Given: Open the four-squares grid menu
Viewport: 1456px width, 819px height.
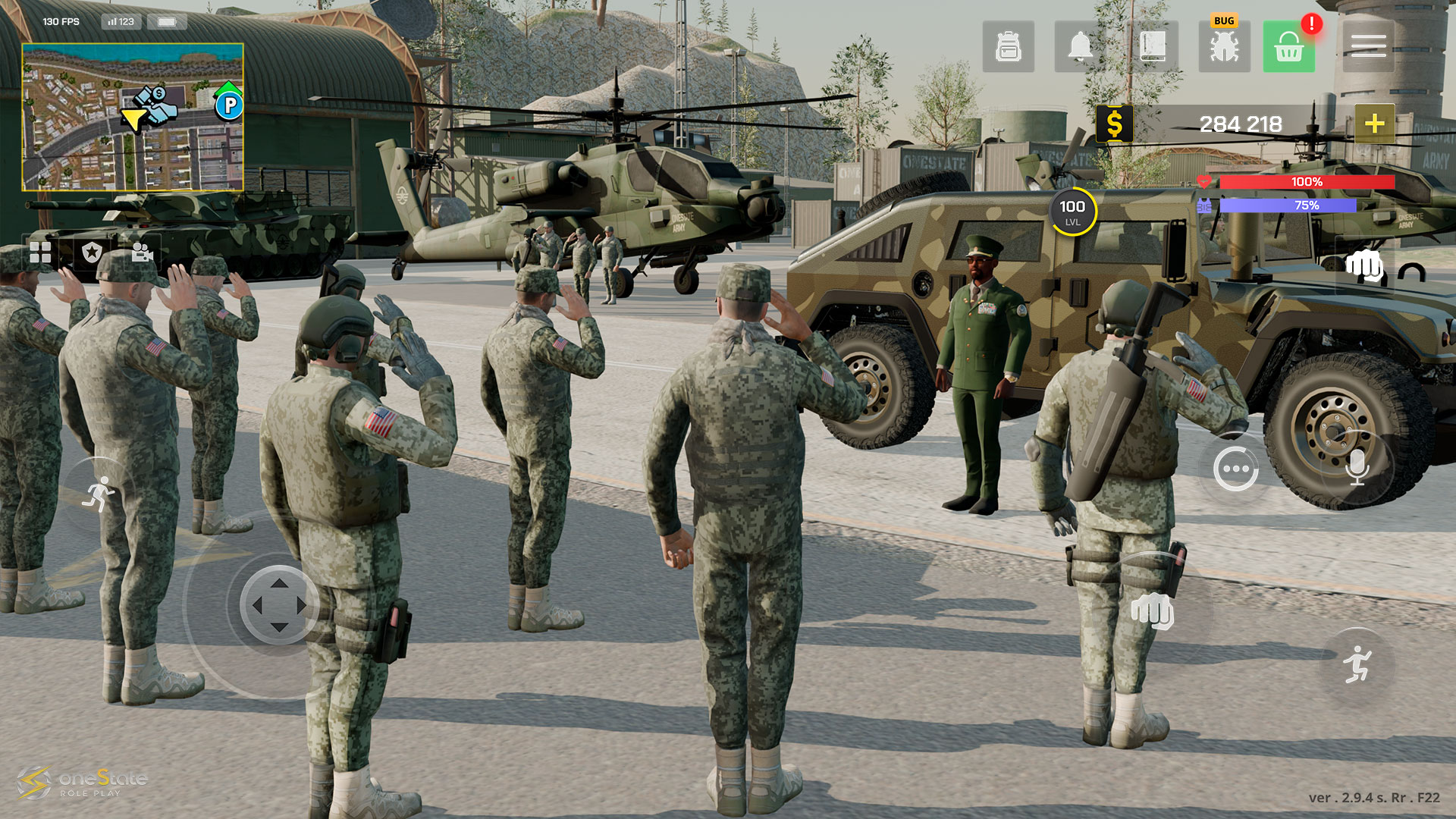Looking at the screenshot, I should [x=40, y=253].
